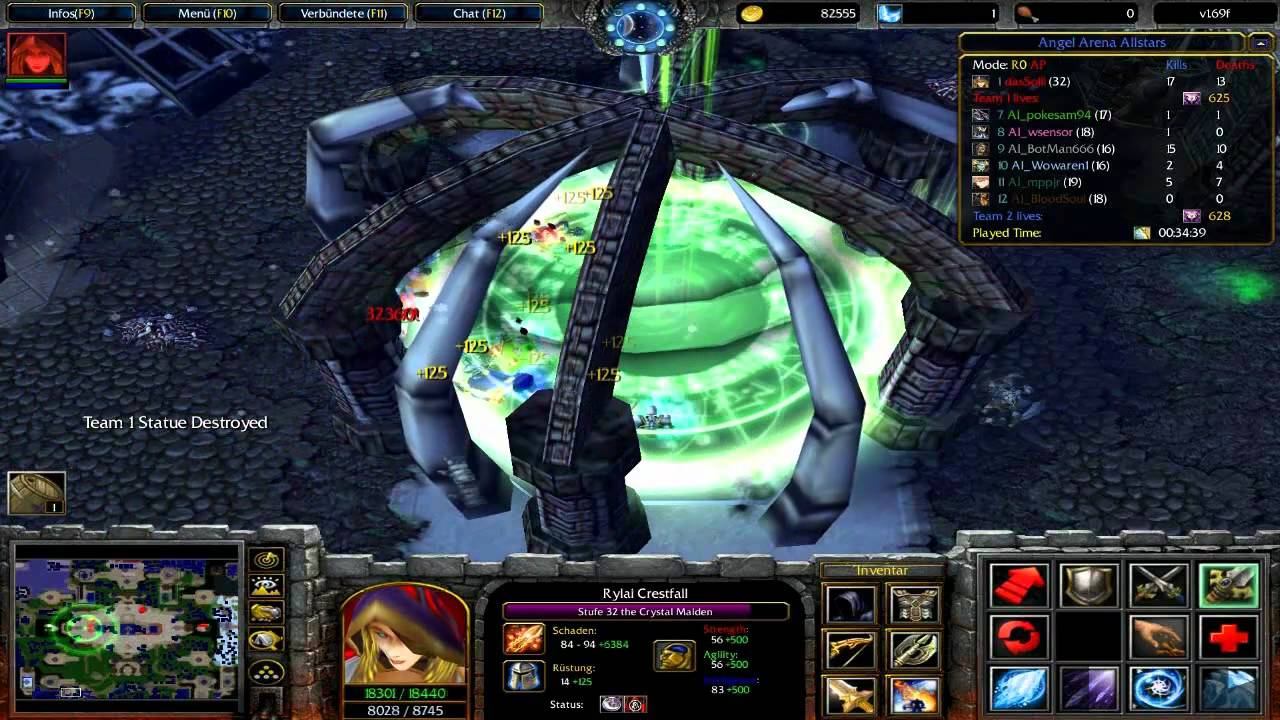Open the Menü (F10) button
This screenshot has height=720, width=1280.
[205, 14]
